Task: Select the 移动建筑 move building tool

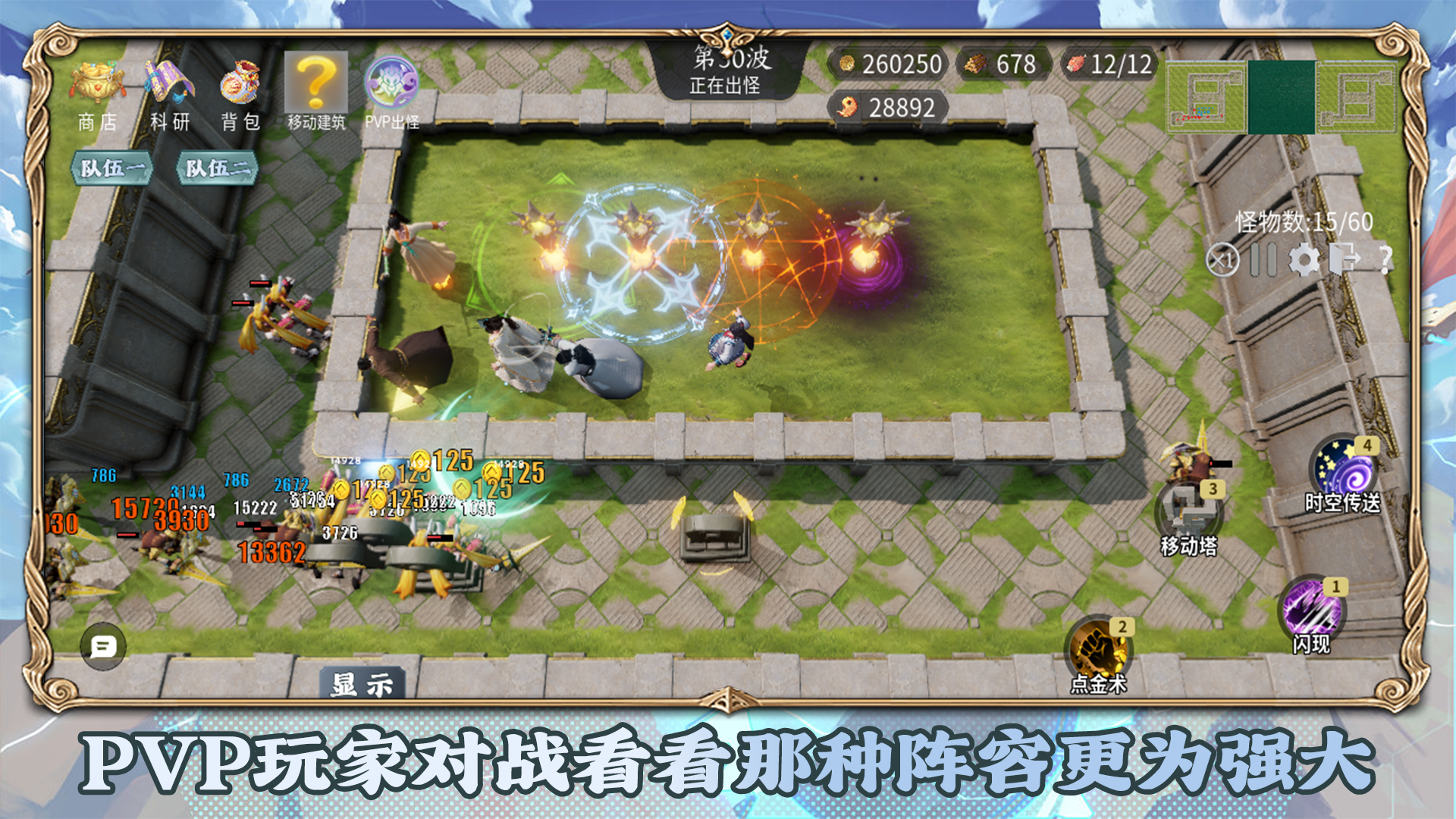Action: 315,83
